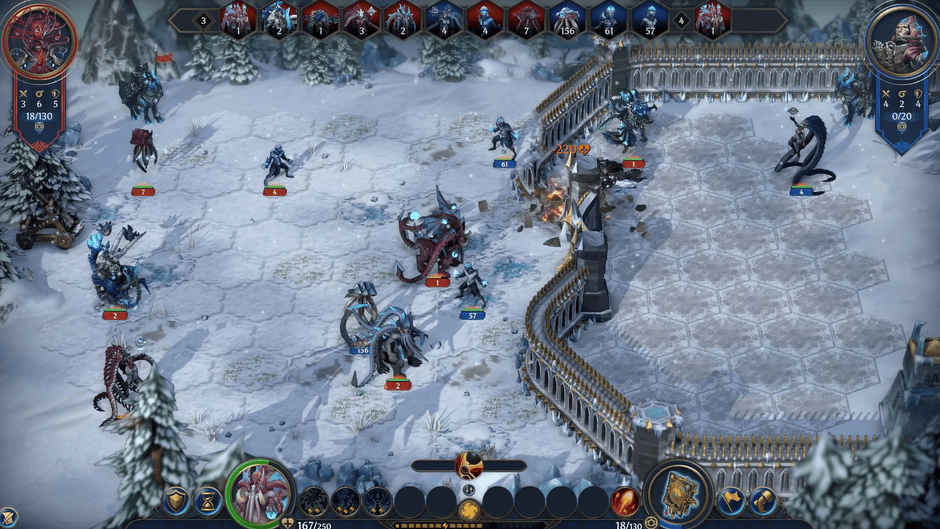Click the hourglass wait button
Screen dimensions: 940x529
click(208, 500)
